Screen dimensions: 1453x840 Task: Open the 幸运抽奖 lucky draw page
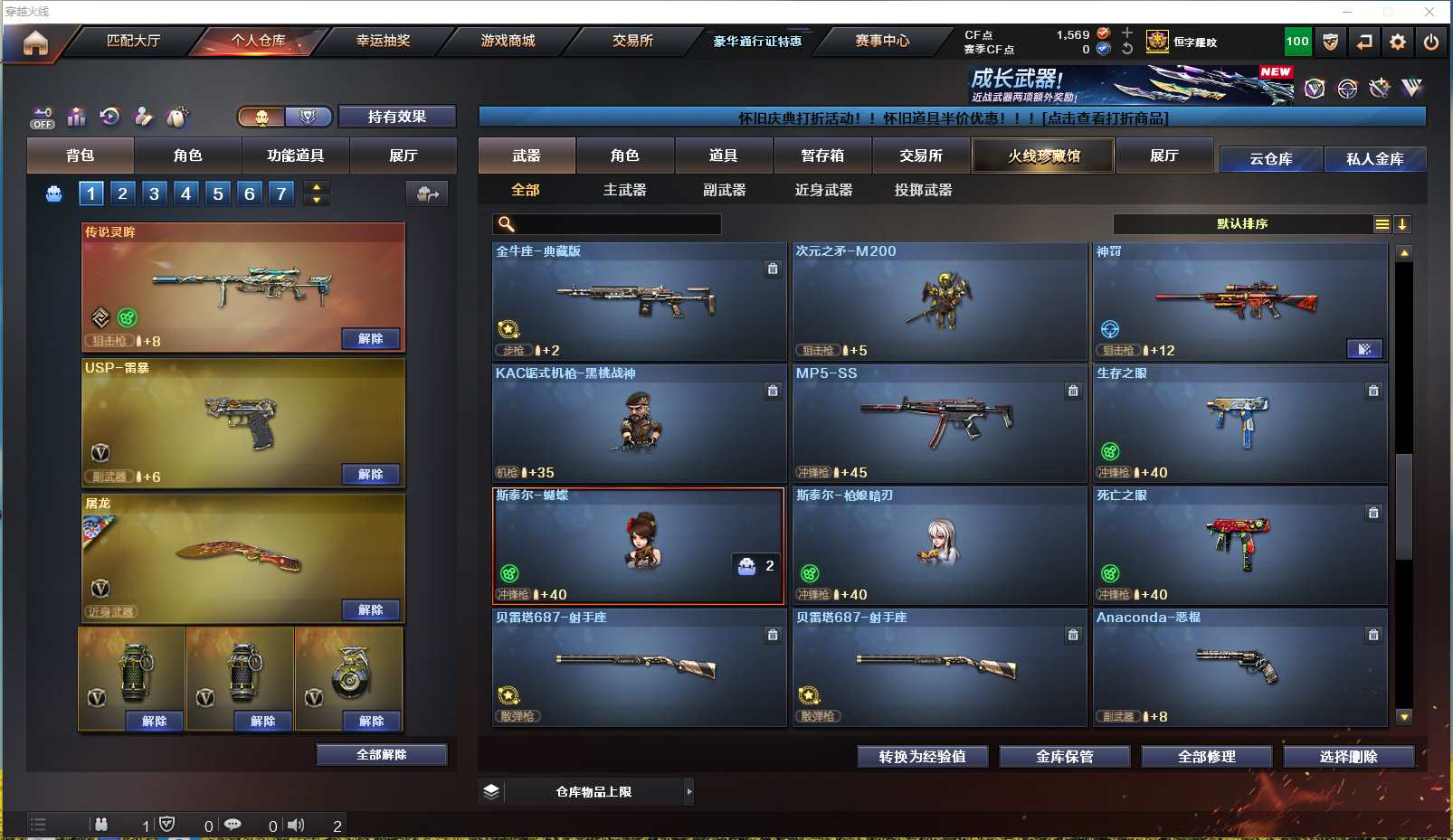pos(383,41)
